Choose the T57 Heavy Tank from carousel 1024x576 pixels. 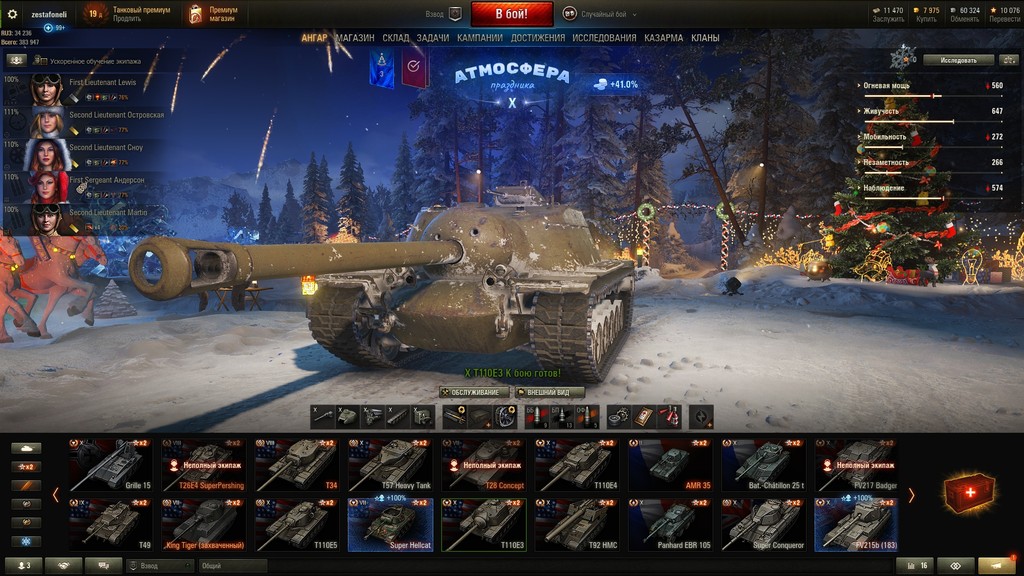pos(389,465)
